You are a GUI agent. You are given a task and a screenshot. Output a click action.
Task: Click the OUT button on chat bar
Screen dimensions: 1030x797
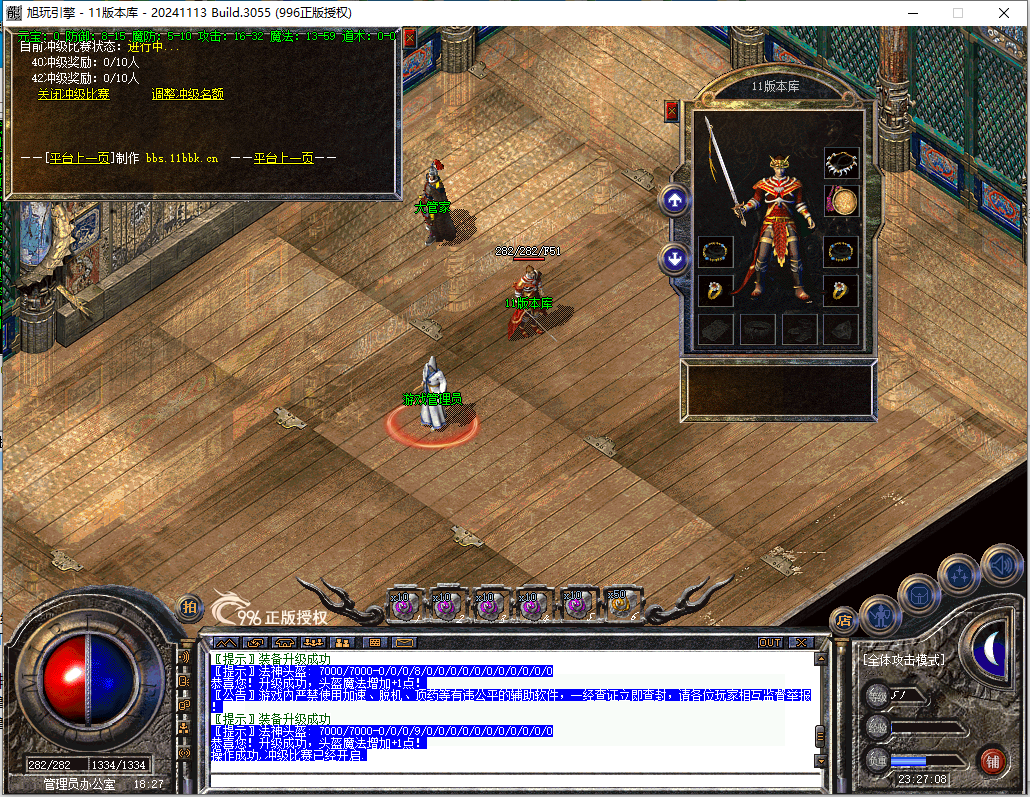pyautogui.click(x=769, y=642)
